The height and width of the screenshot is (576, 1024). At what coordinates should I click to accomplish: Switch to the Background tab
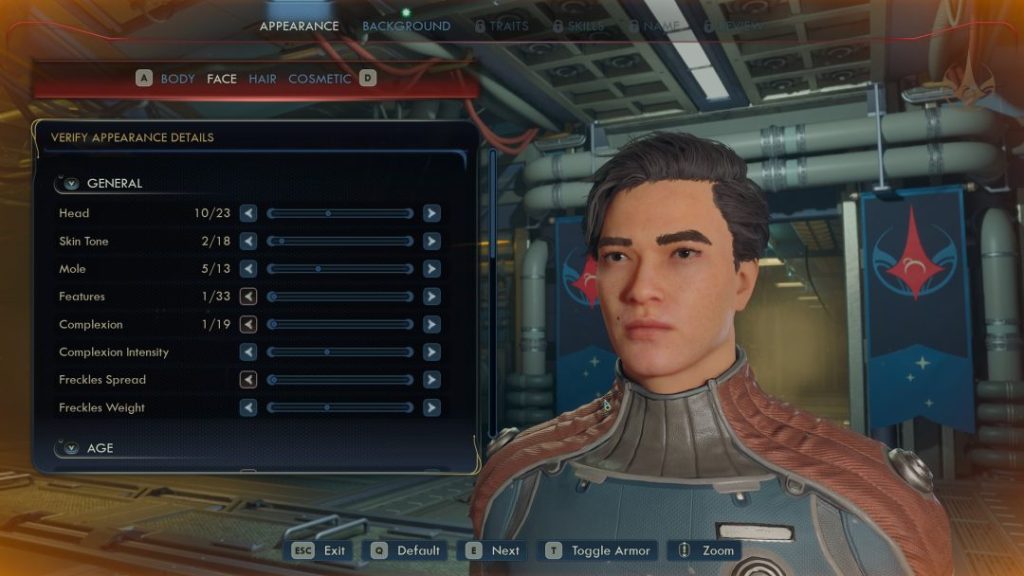(406, 26)
